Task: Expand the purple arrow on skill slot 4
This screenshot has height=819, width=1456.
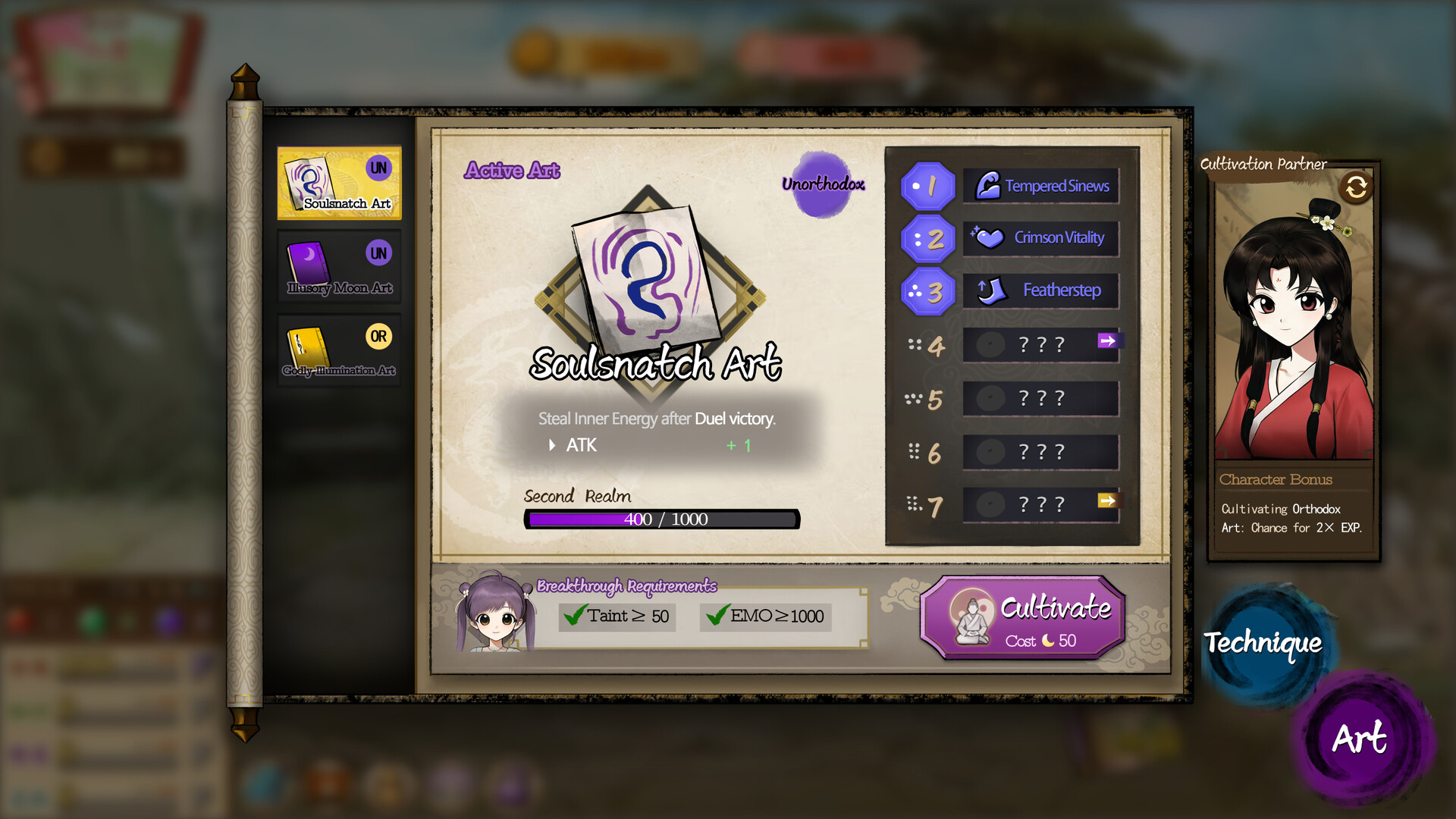Action: [1107, 342]
